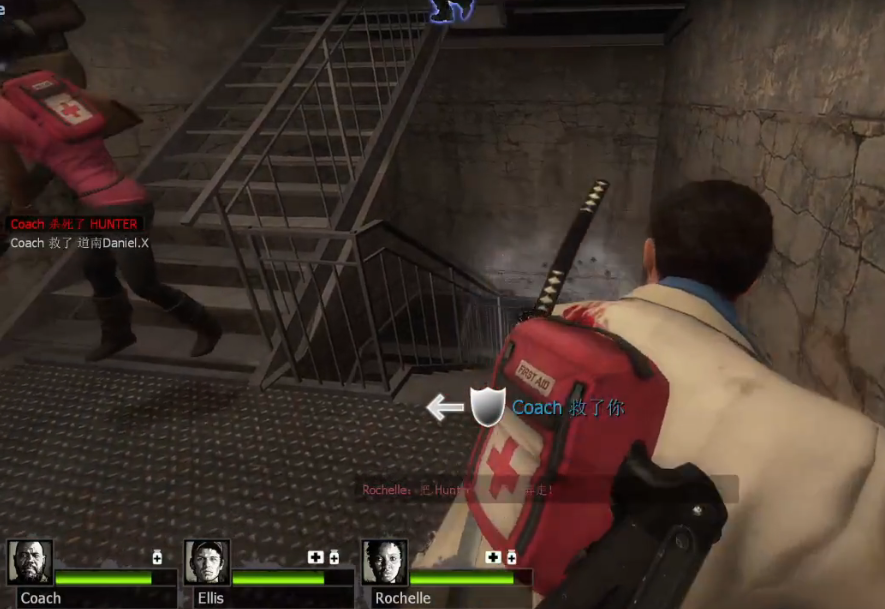
Task: Select Coach's survivor portrait
Action: pyautogui.click(x=30, y=562)
